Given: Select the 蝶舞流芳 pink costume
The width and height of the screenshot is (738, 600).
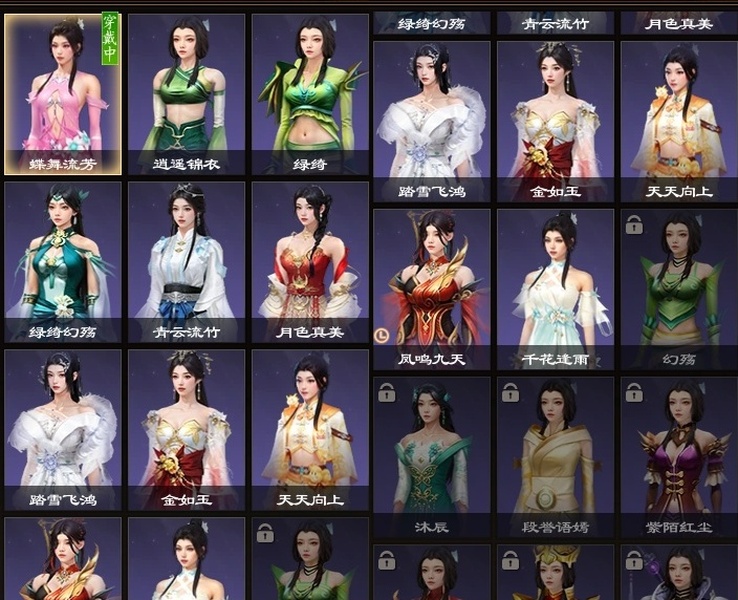Looking at the screenshot, I should point(63,93).
